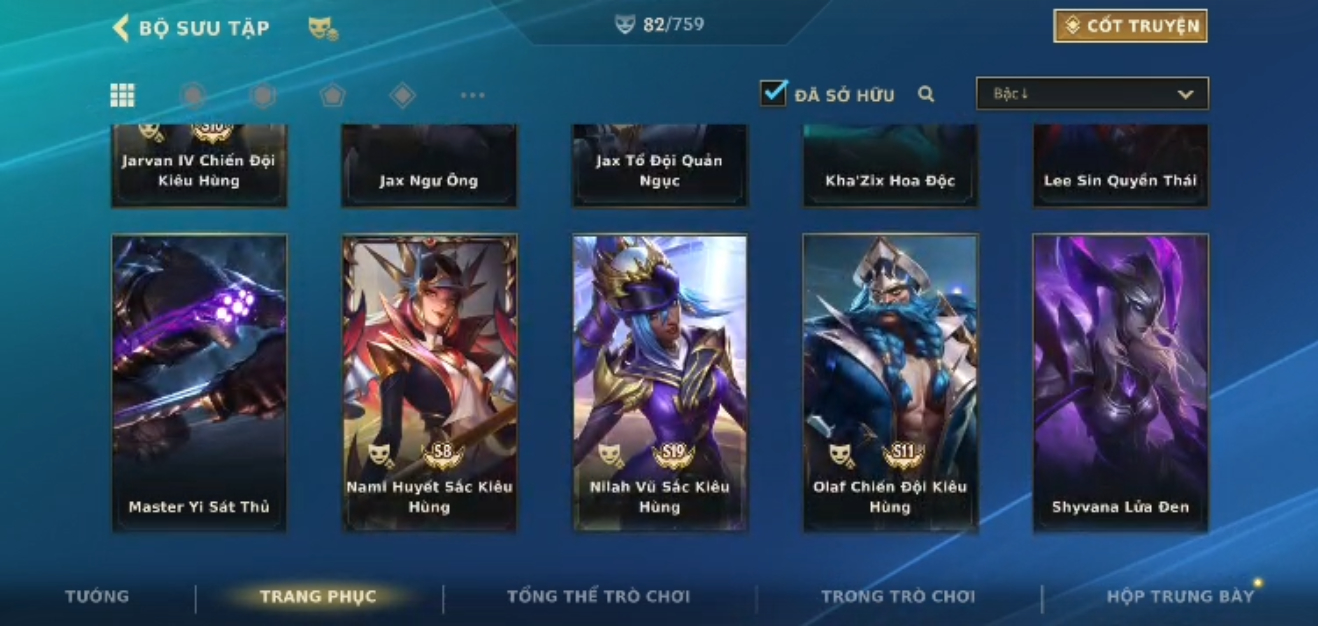Viewport: 1318px width, 626px height.
Task: Select the diamond rarity filter
Action: click(402, 95)
